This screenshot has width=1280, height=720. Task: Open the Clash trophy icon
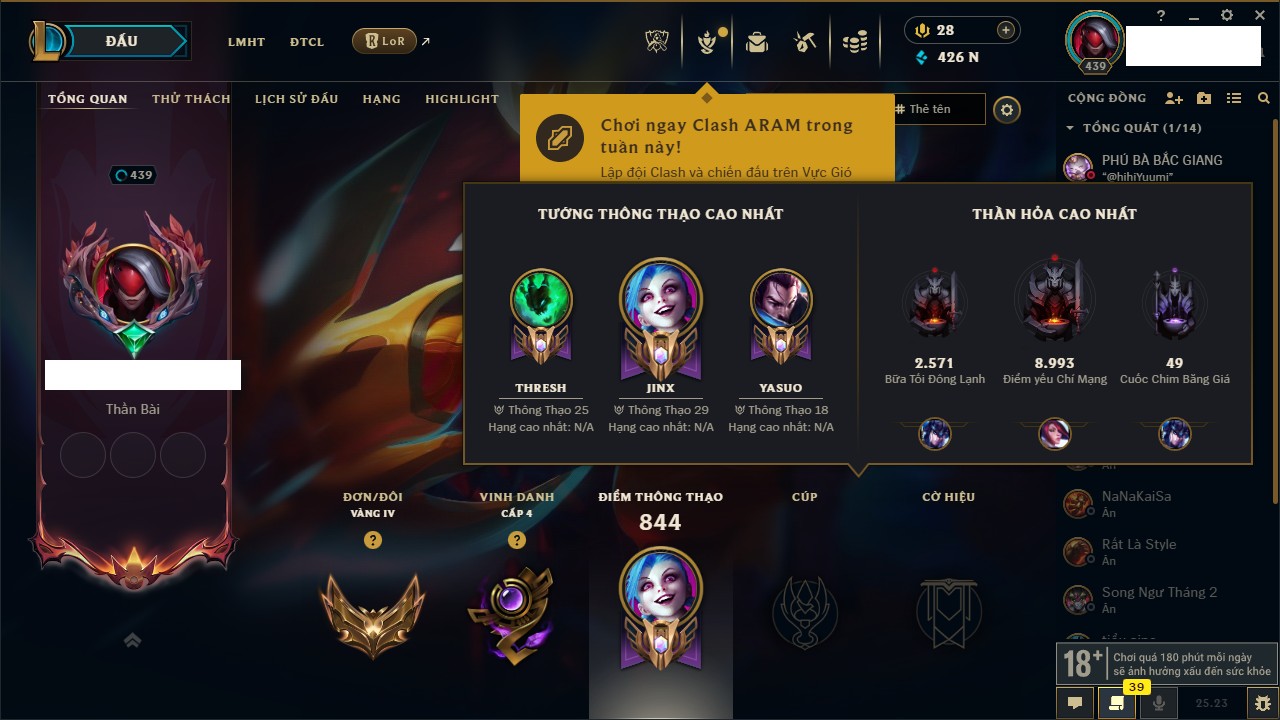(657, 42)
